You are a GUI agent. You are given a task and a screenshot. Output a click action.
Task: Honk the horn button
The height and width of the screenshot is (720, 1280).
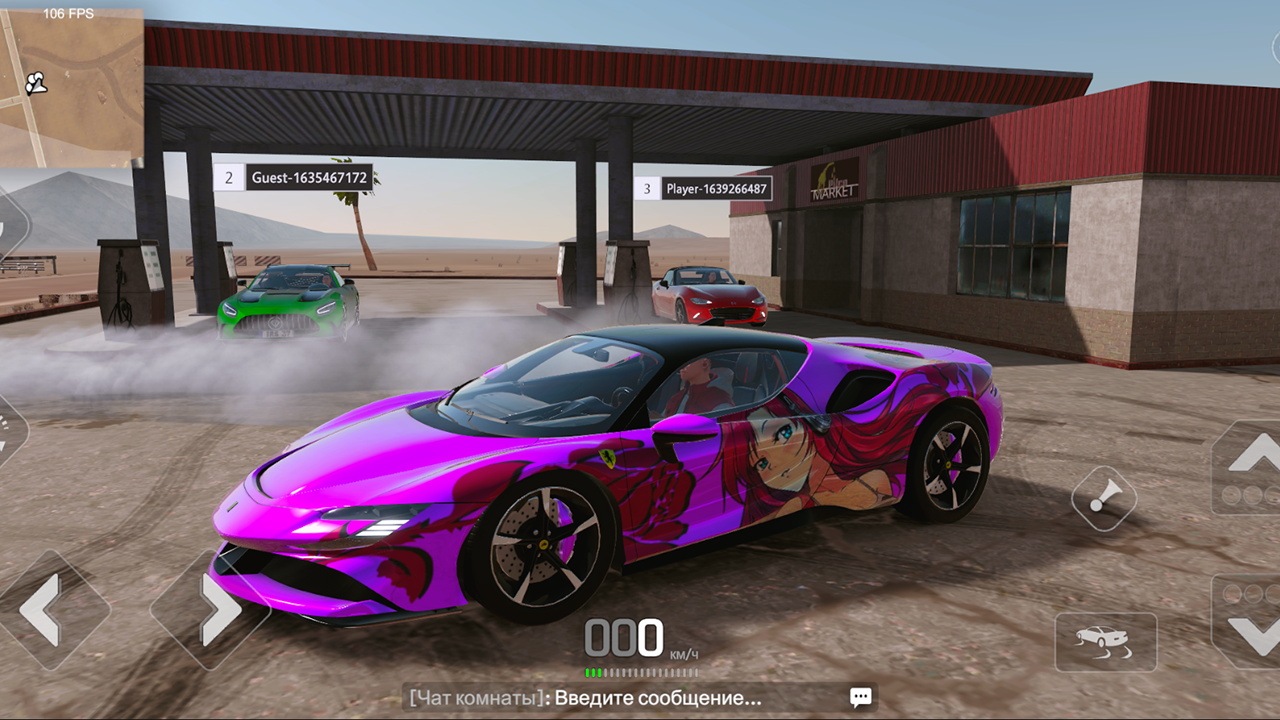[x=1104, y=498]
